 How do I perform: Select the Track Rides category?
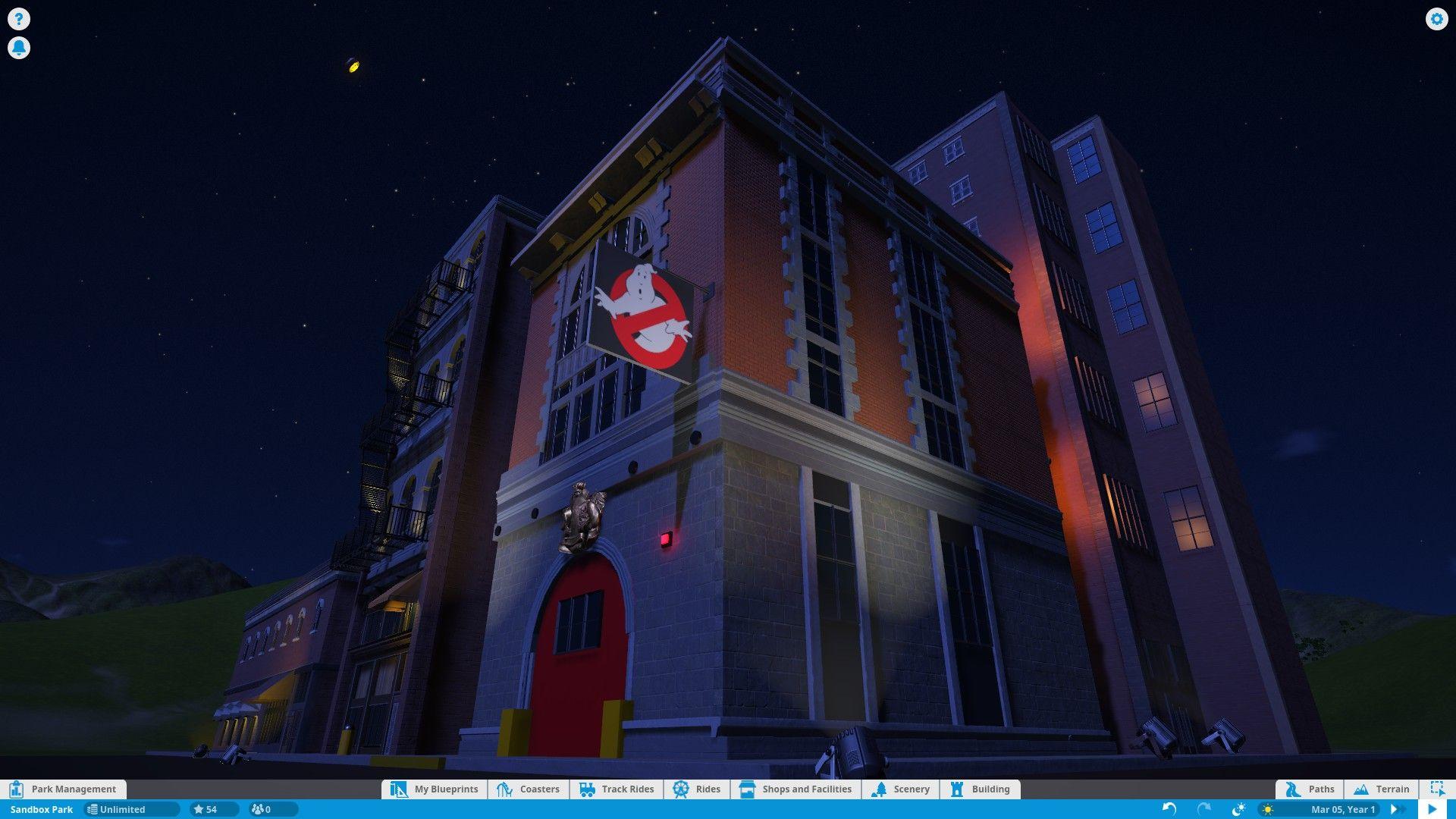[617, 789]
